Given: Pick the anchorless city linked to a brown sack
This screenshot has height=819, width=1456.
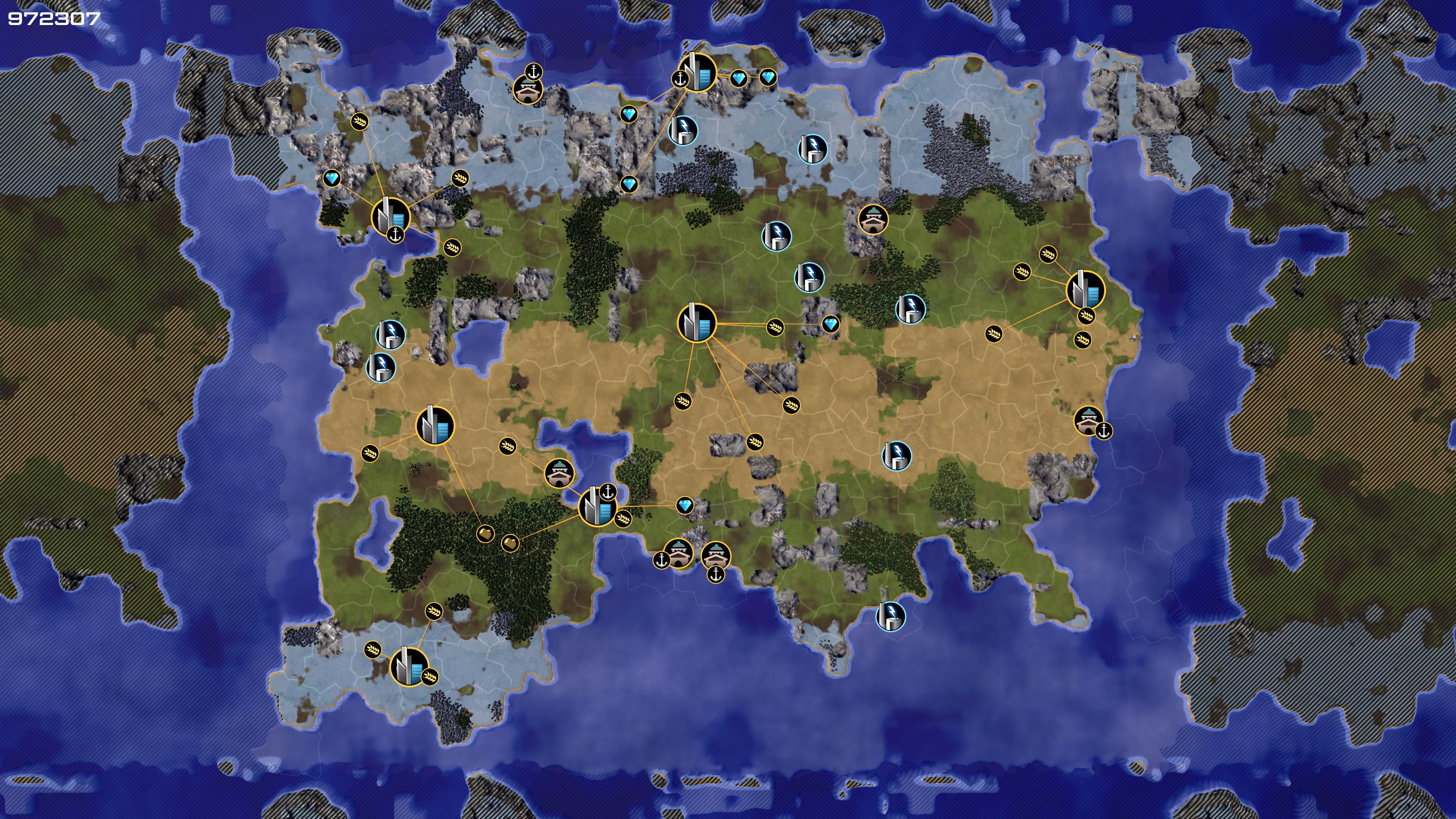Looking at the screenshot, I should pyautogui.click(x=435, y=425).
